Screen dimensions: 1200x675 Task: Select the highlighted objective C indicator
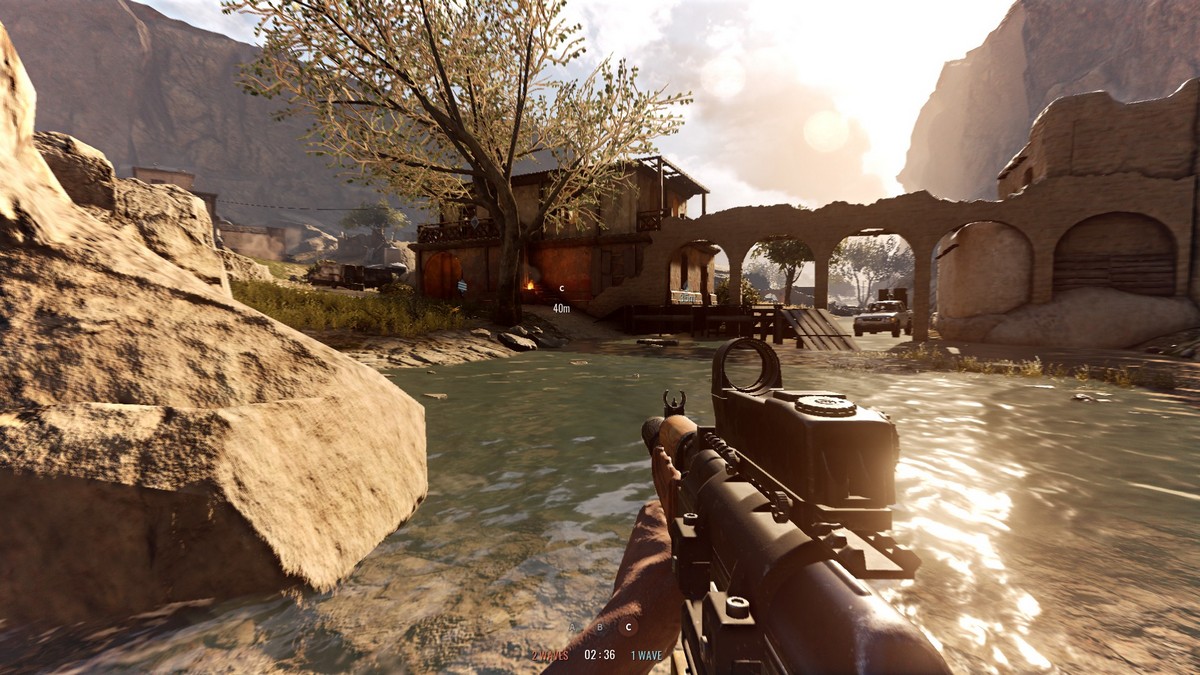coord(628,628)
